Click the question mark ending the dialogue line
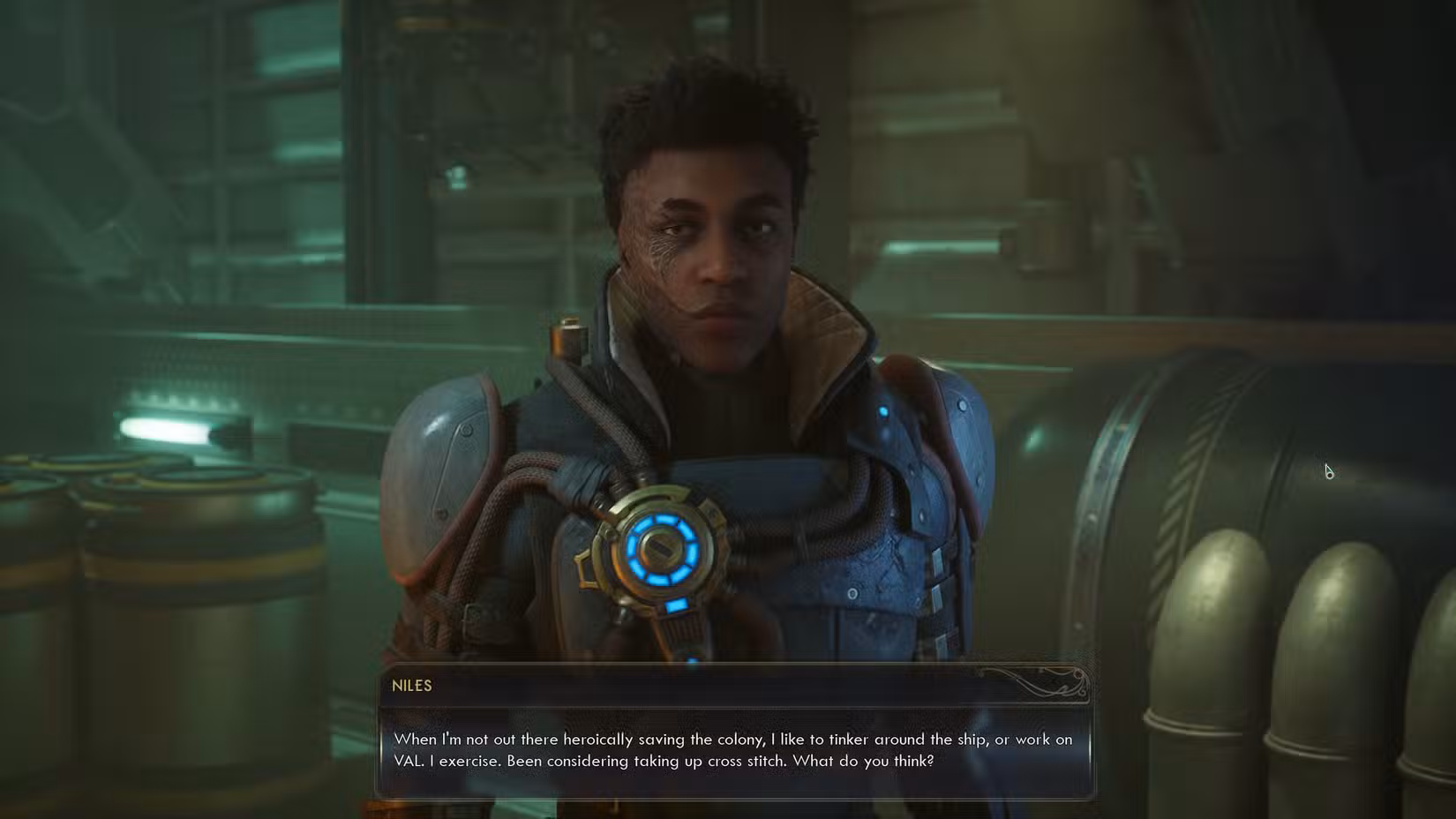Screen dimensions: 1456x819 point(932,759)
